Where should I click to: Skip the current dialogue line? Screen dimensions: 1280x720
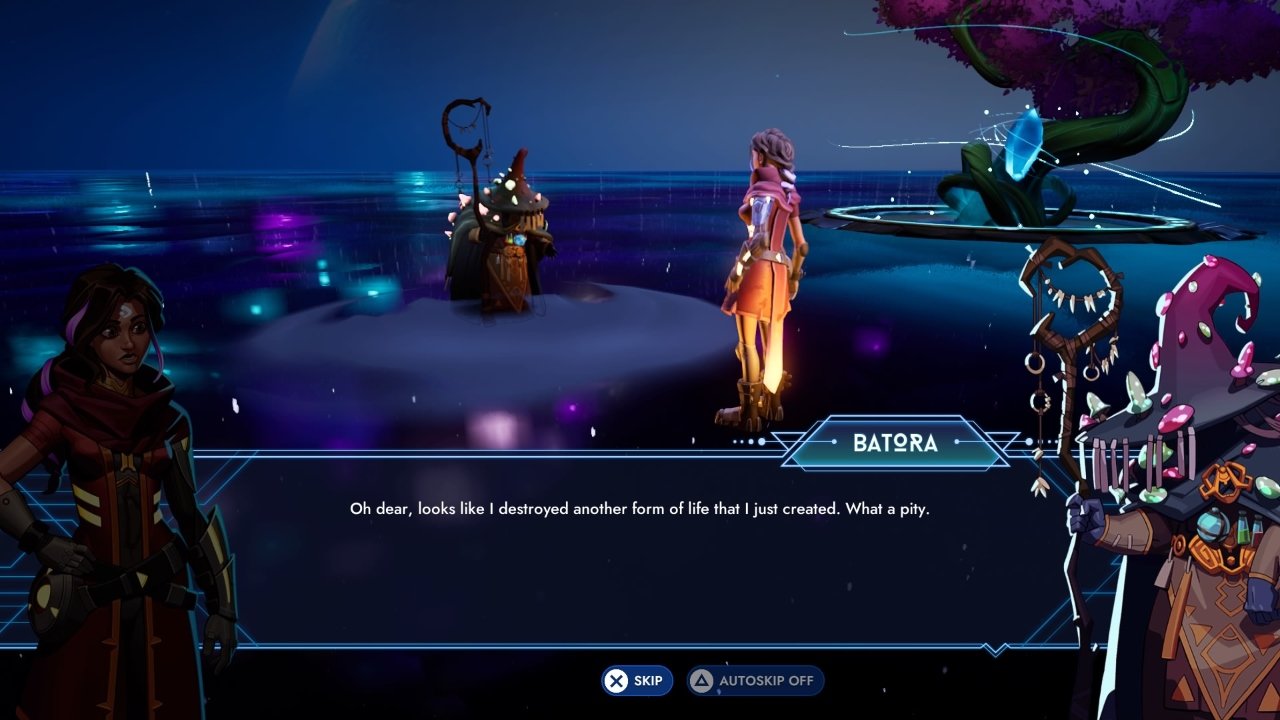tap(637, 681)
